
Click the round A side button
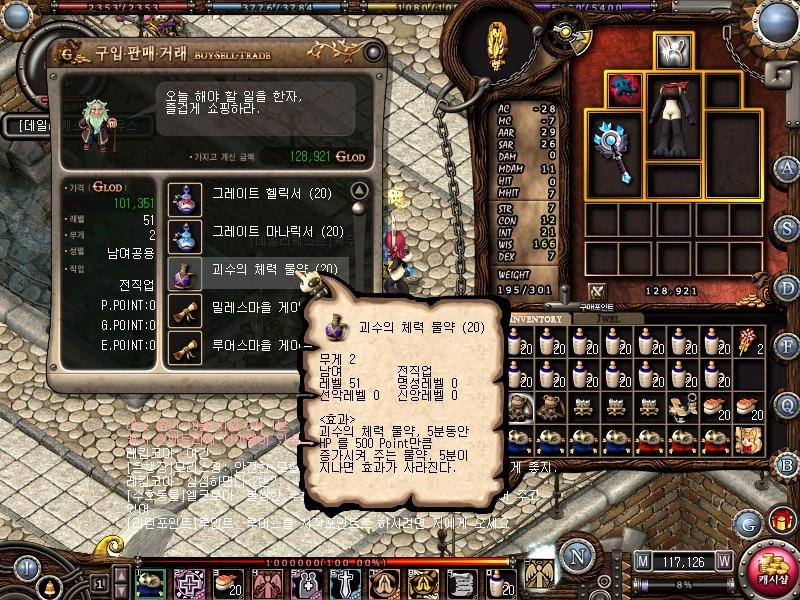click(x=787, y=168)
